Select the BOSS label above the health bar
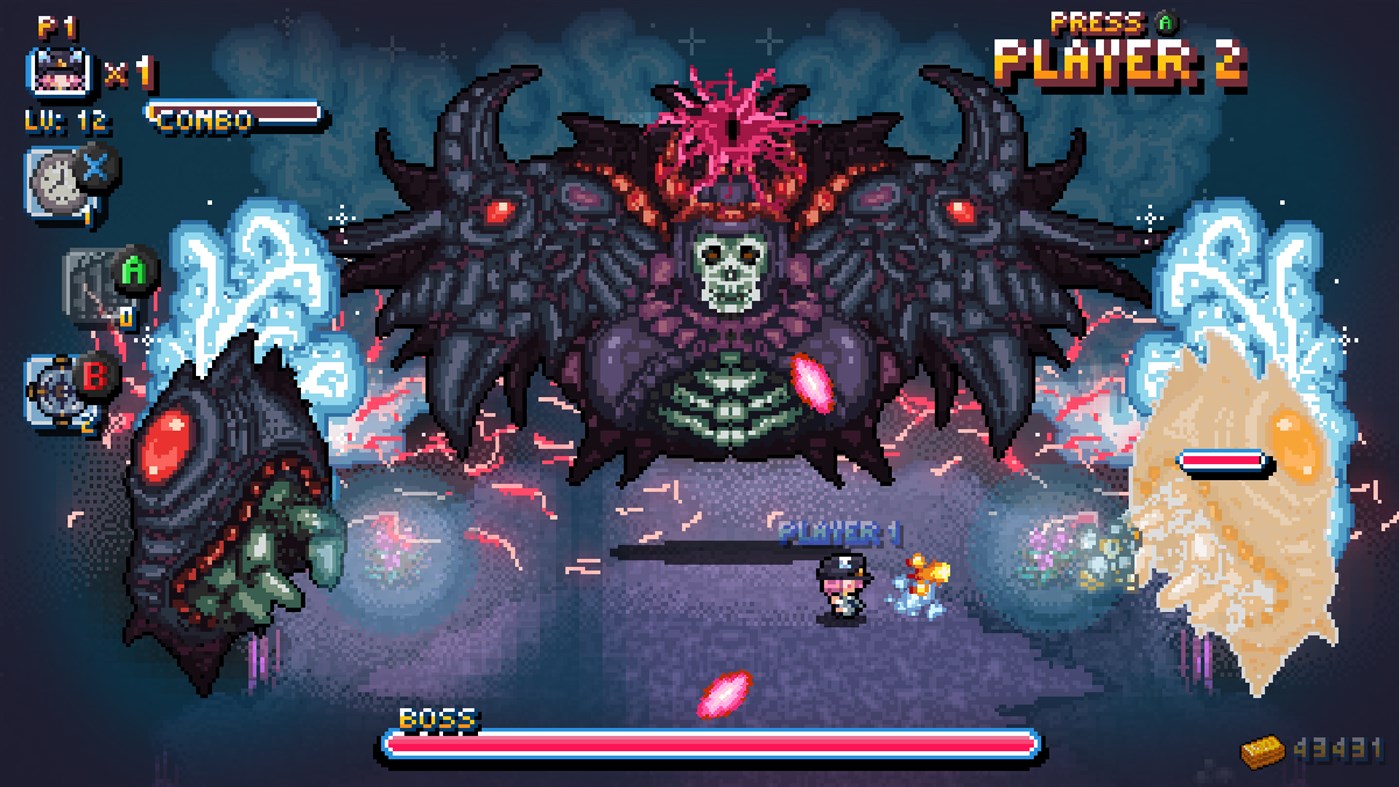The width and height of the screenshot is (1399, 787). click(438, 719)
